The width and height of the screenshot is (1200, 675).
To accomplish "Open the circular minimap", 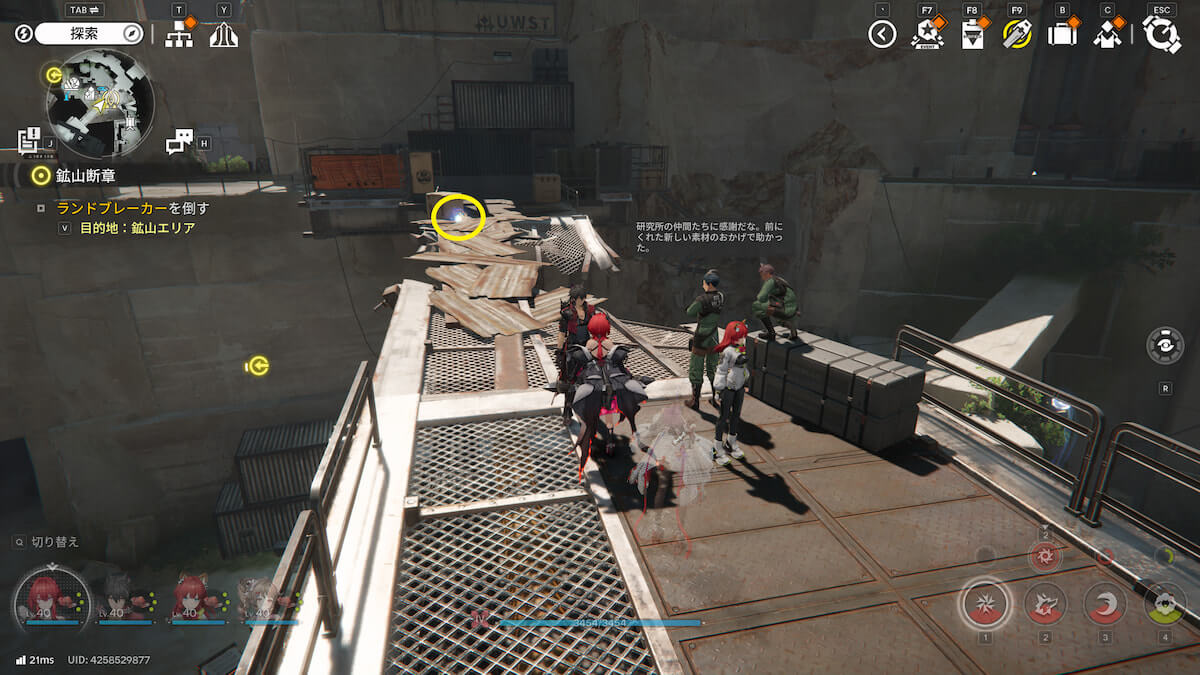I will coord(100,103).
